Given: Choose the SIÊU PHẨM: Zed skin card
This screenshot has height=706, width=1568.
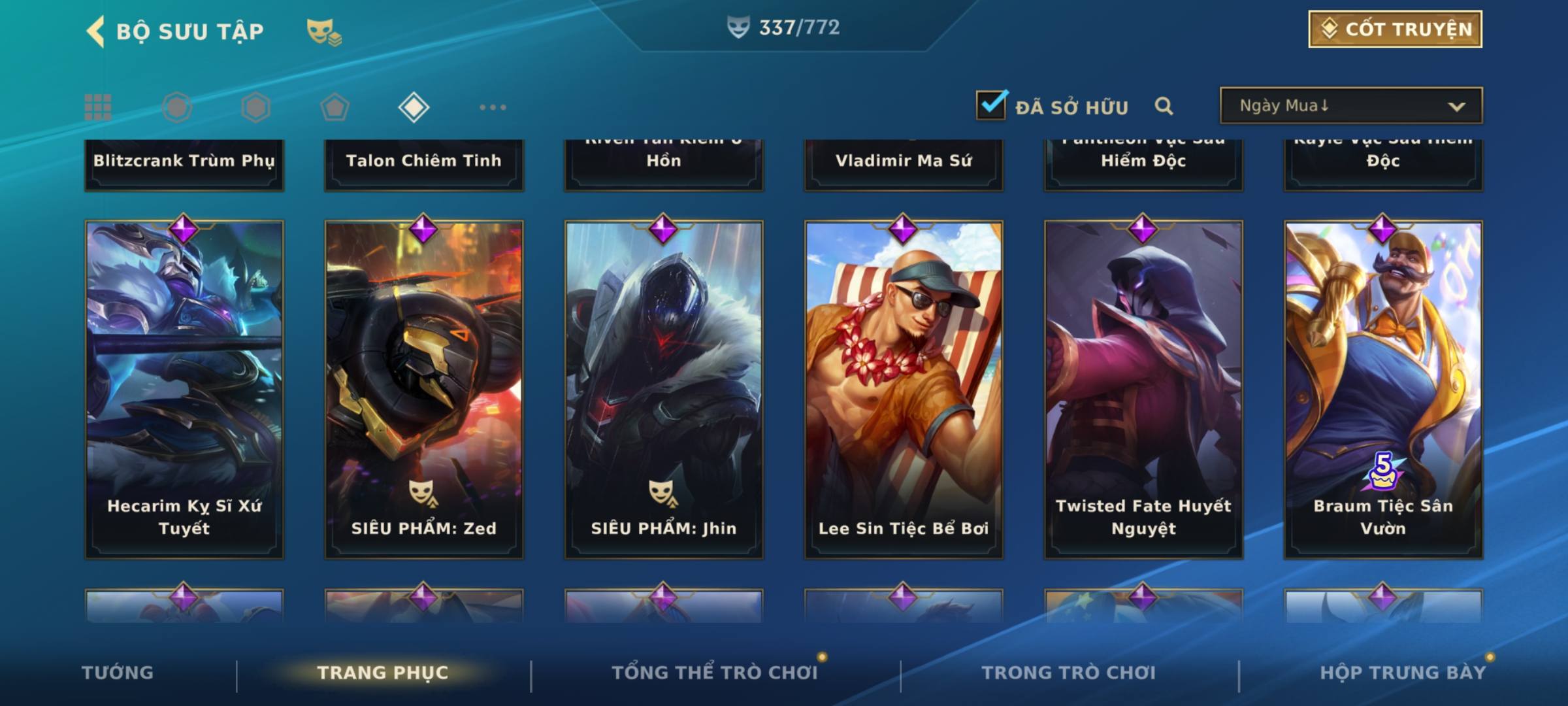Looking at the screenshot, I should [x=424, y=389].
